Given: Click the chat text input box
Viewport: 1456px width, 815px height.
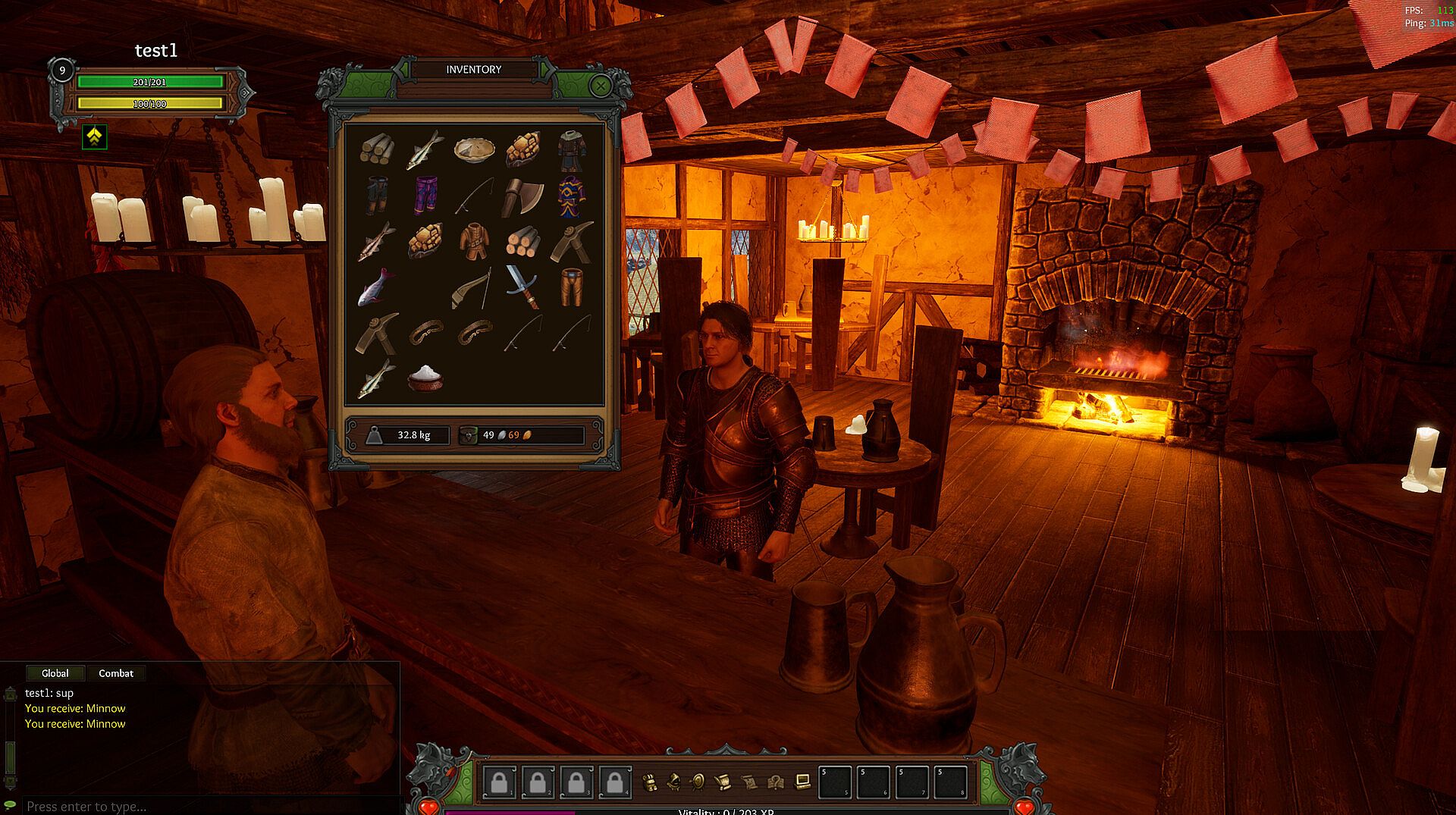Looking at the screenshot, I should point(205,806).
